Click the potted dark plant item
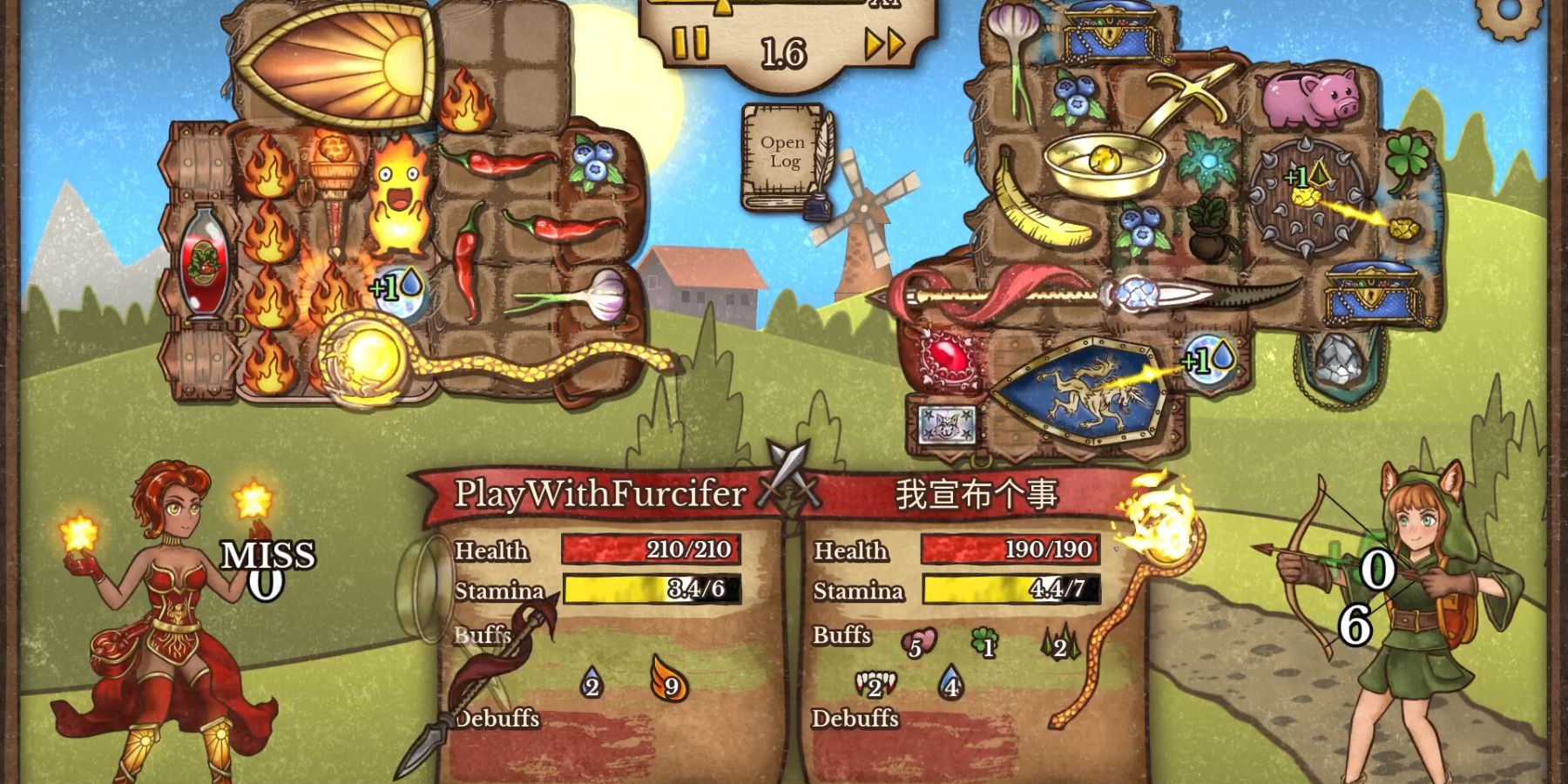Screen dimensions: 1568x784 (1206, 230)
